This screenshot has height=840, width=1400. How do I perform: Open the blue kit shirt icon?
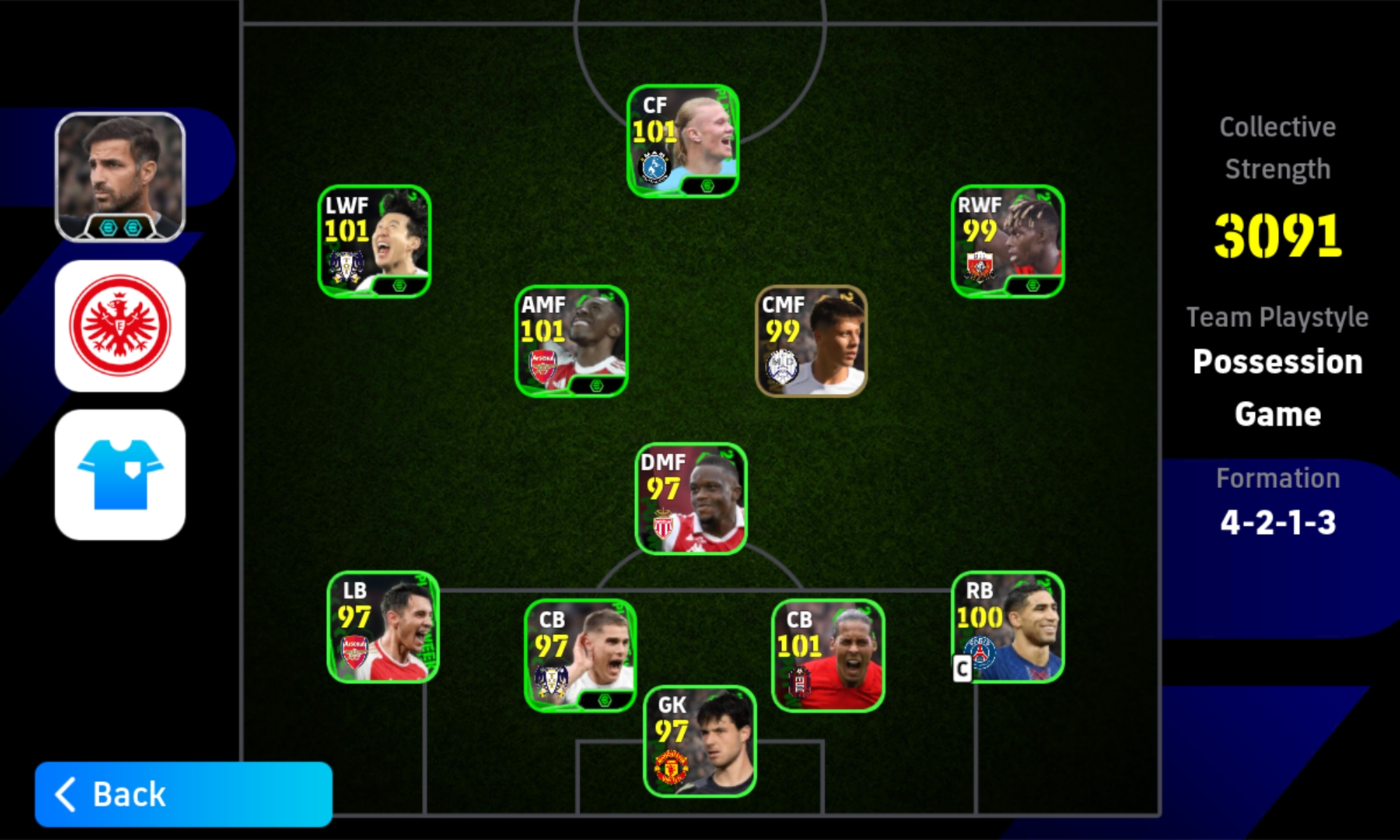[x=120, y=475]
